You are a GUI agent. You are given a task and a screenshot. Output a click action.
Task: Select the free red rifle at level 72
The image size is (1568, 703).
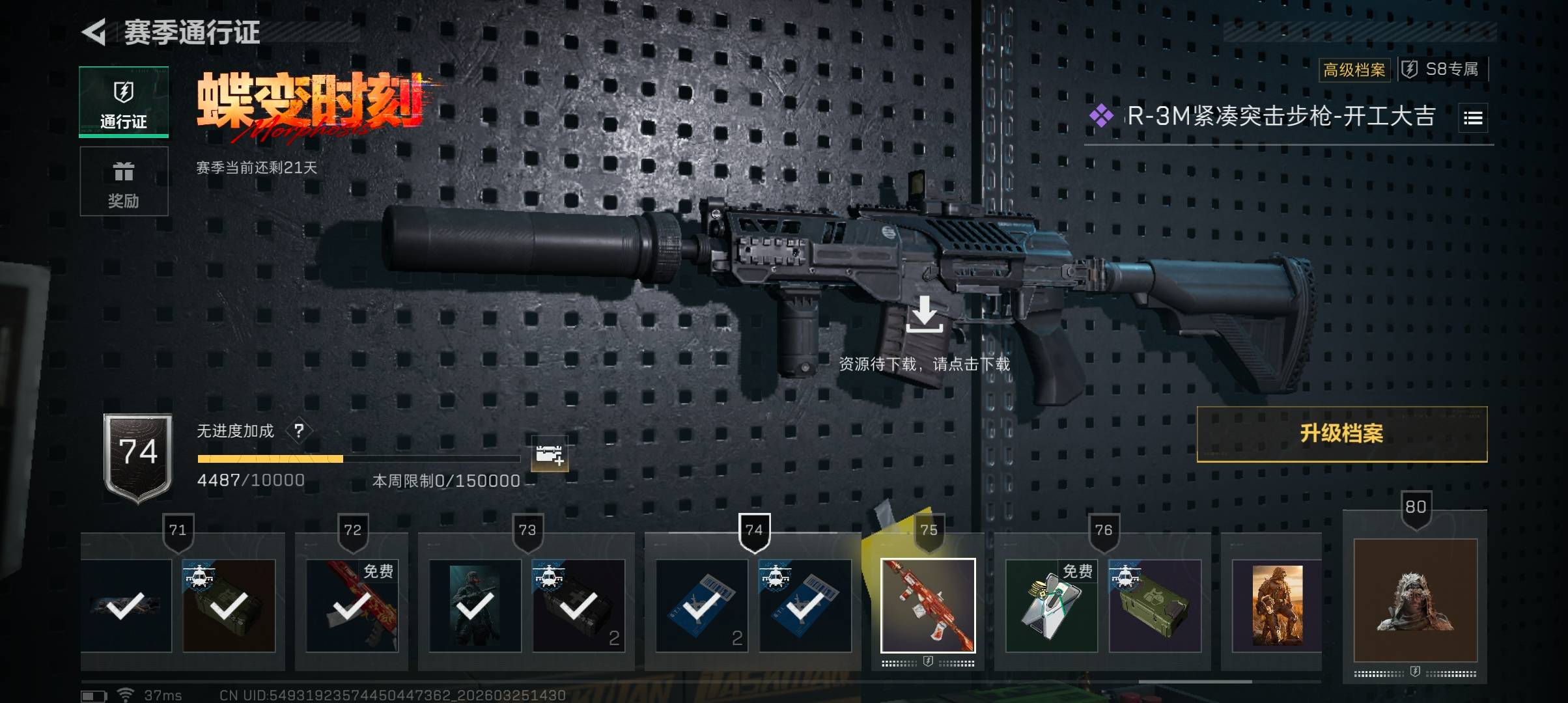[x=352, y=605]
